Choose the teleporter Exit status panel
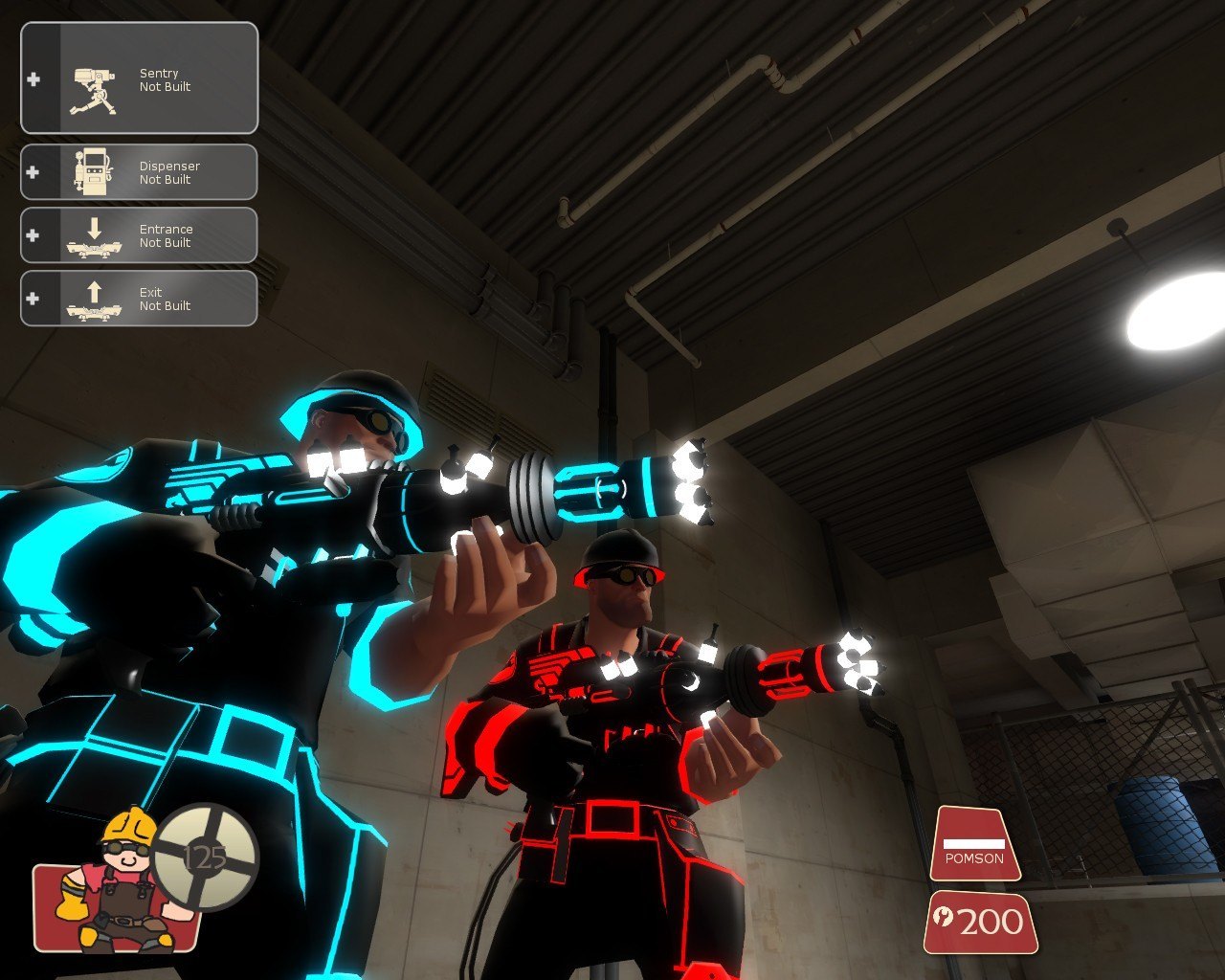The width and height of the screenshot is (1225, 980). [140, 299]
